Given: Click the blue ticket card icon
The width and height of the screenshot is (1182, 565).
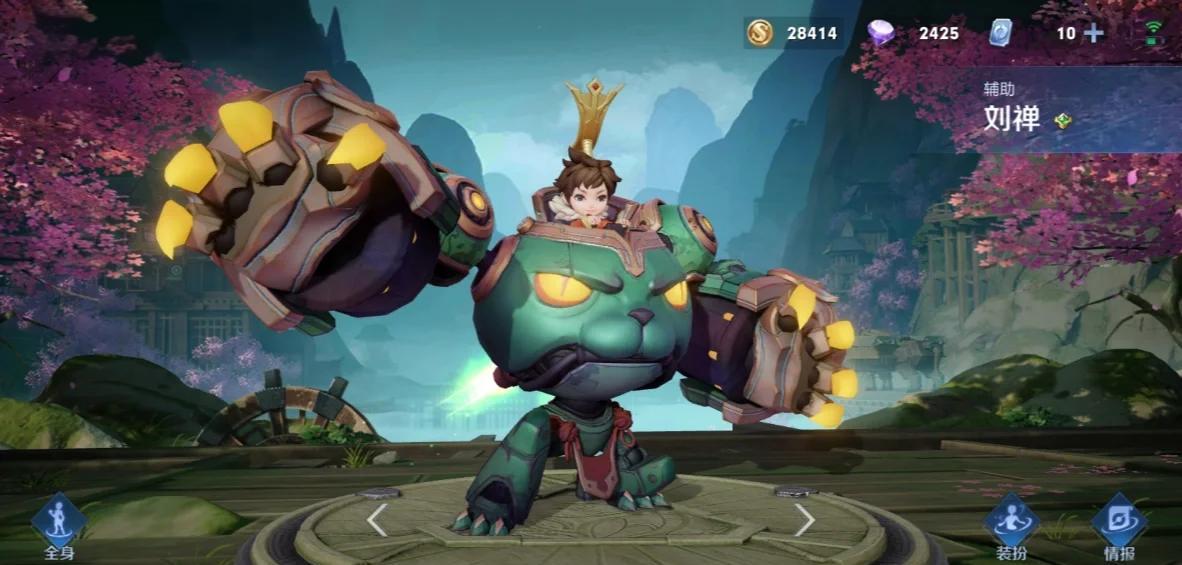Looking at the screenshot, I should 1001,33.
